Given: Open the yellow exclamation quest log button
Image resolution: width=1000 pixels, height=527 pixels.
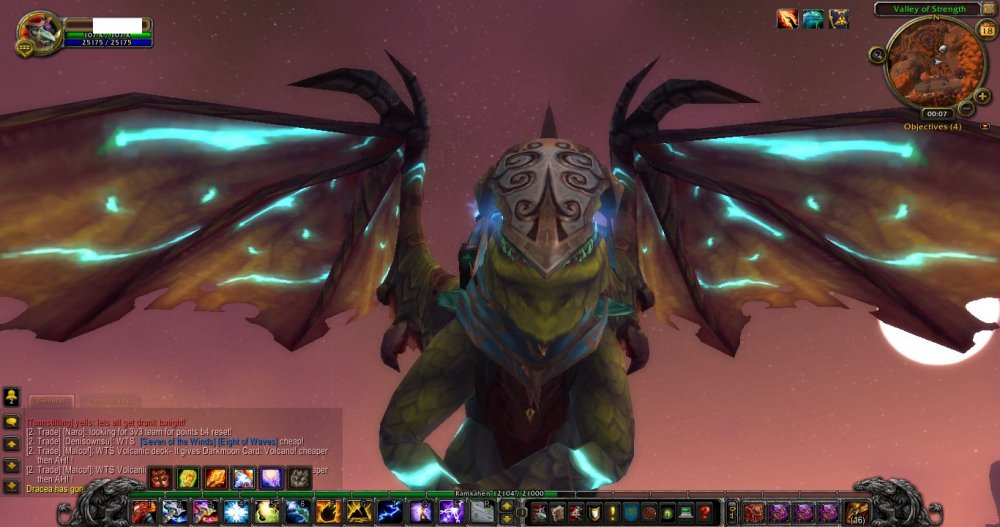Looking at the screenshot, I should [x=612, y=512].
